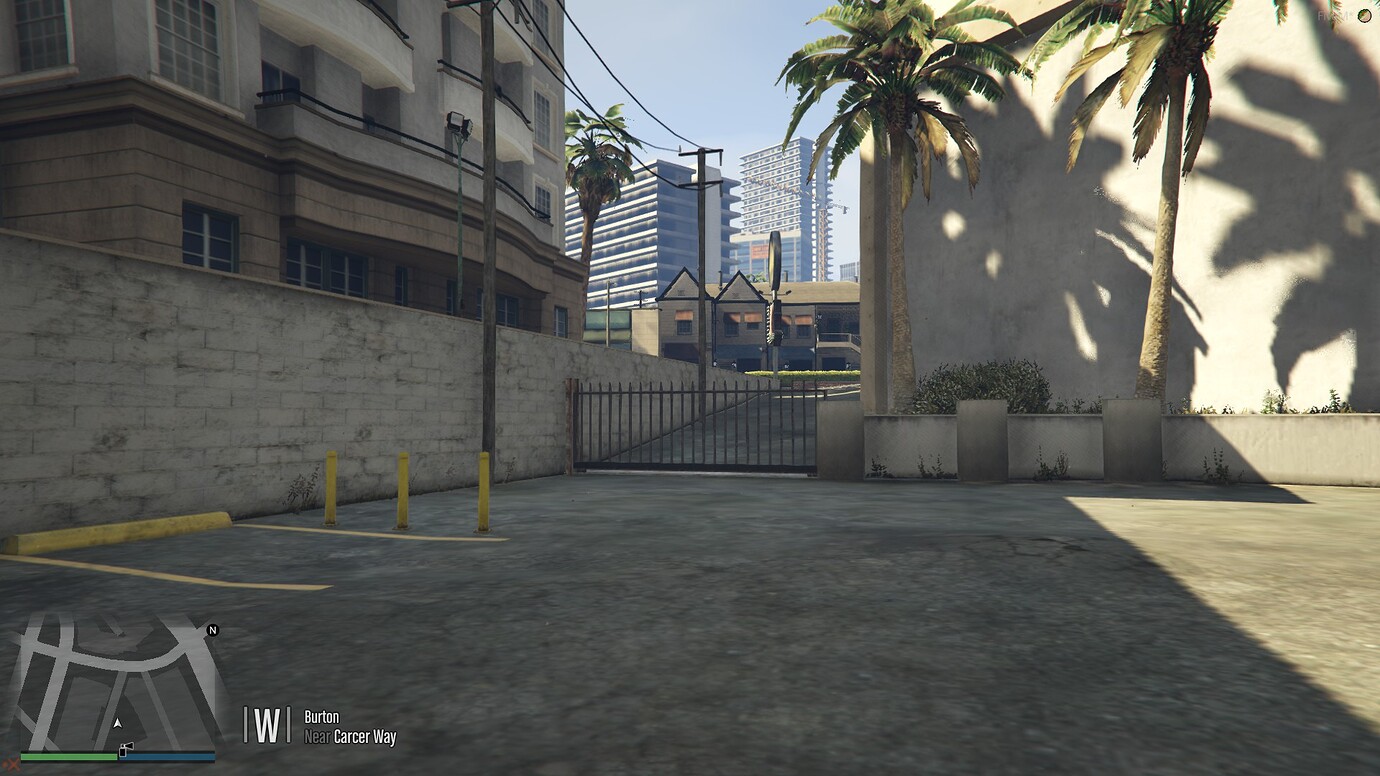Click the W cardinal direction indicator

(265, 725)
